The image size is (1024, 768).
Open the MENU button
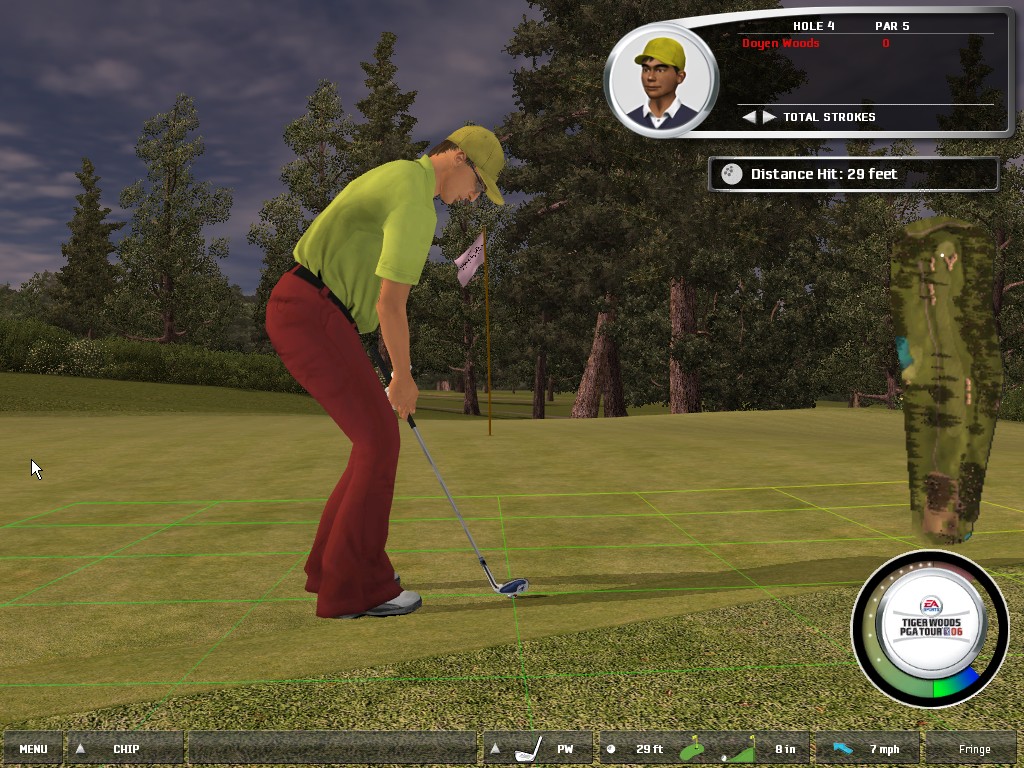[33, 749]
